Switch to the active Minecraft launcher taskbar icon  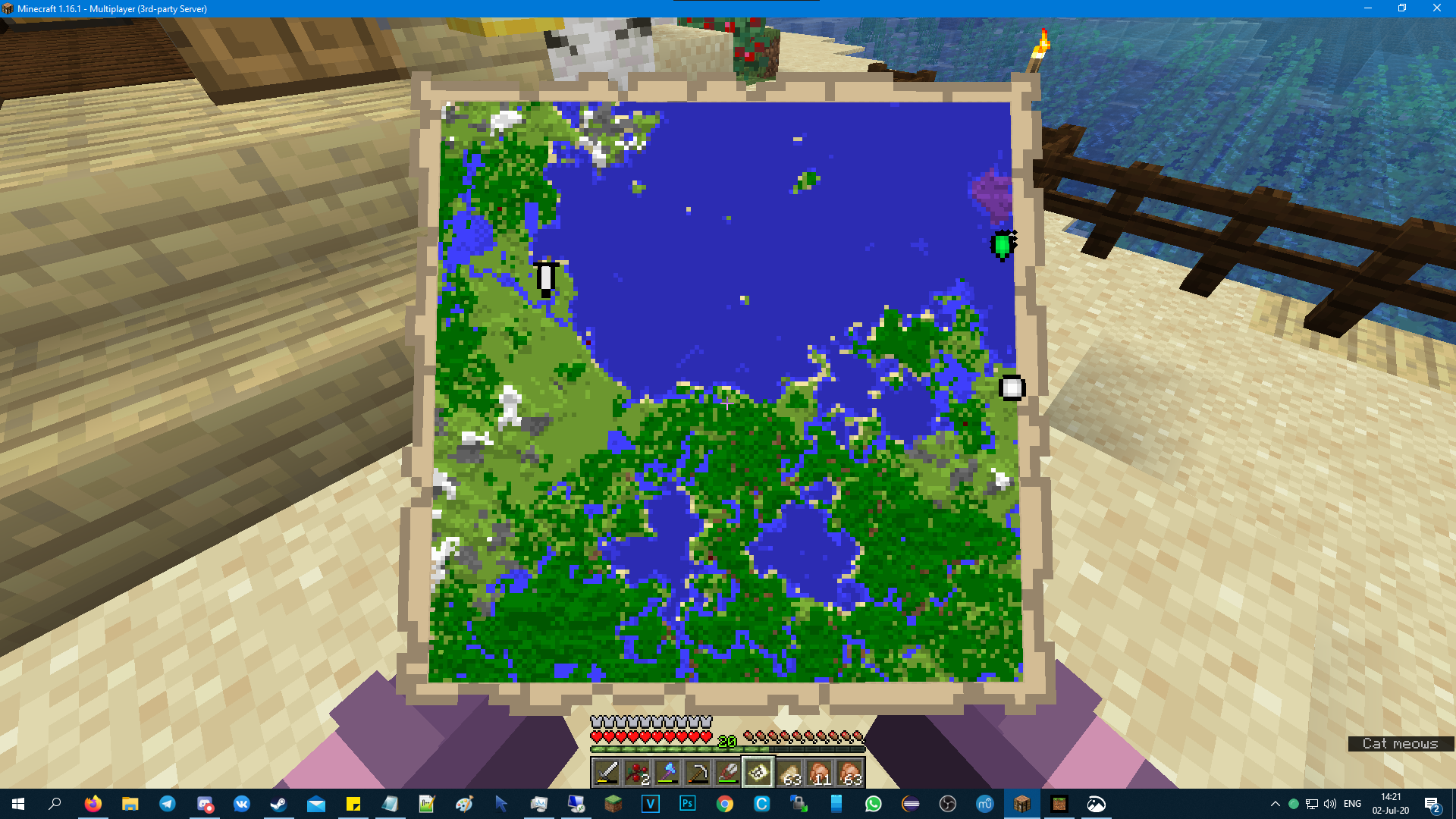(1021, 804)
